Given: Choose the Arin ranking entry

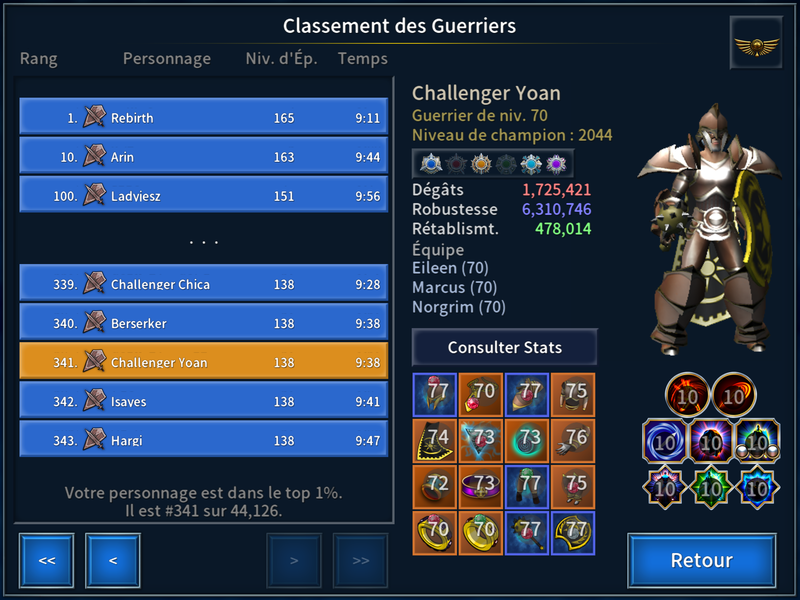Looking at the screenshot, I should tap(203, 156).
